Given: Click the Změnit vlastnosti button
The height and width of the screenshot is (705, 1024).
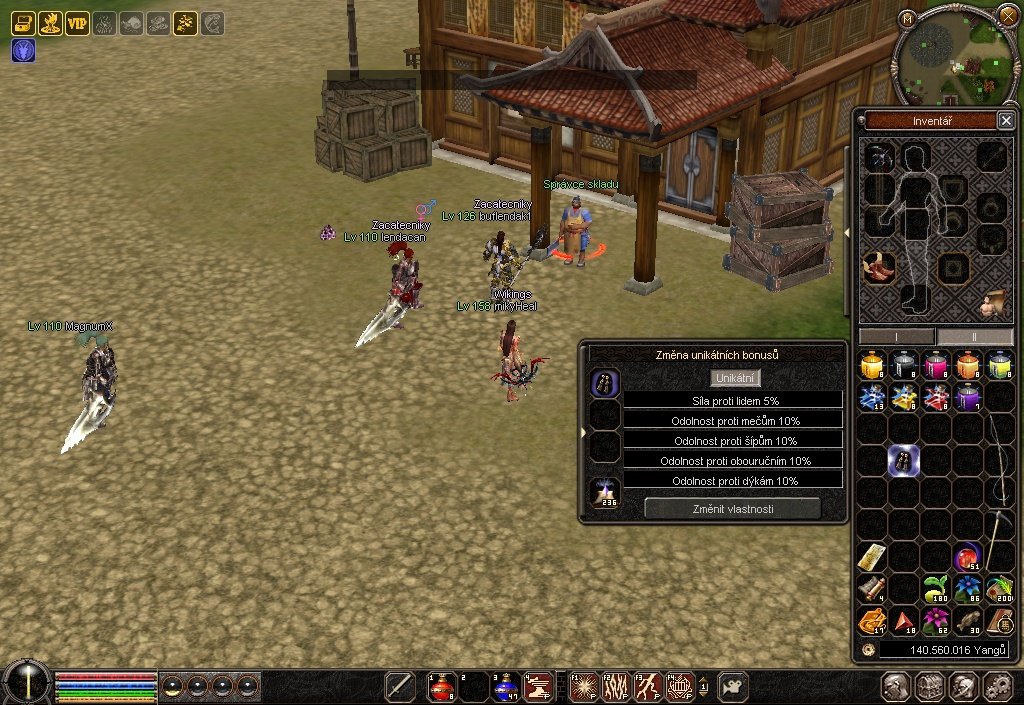Looking at the screenshot, I should point(733,509).
